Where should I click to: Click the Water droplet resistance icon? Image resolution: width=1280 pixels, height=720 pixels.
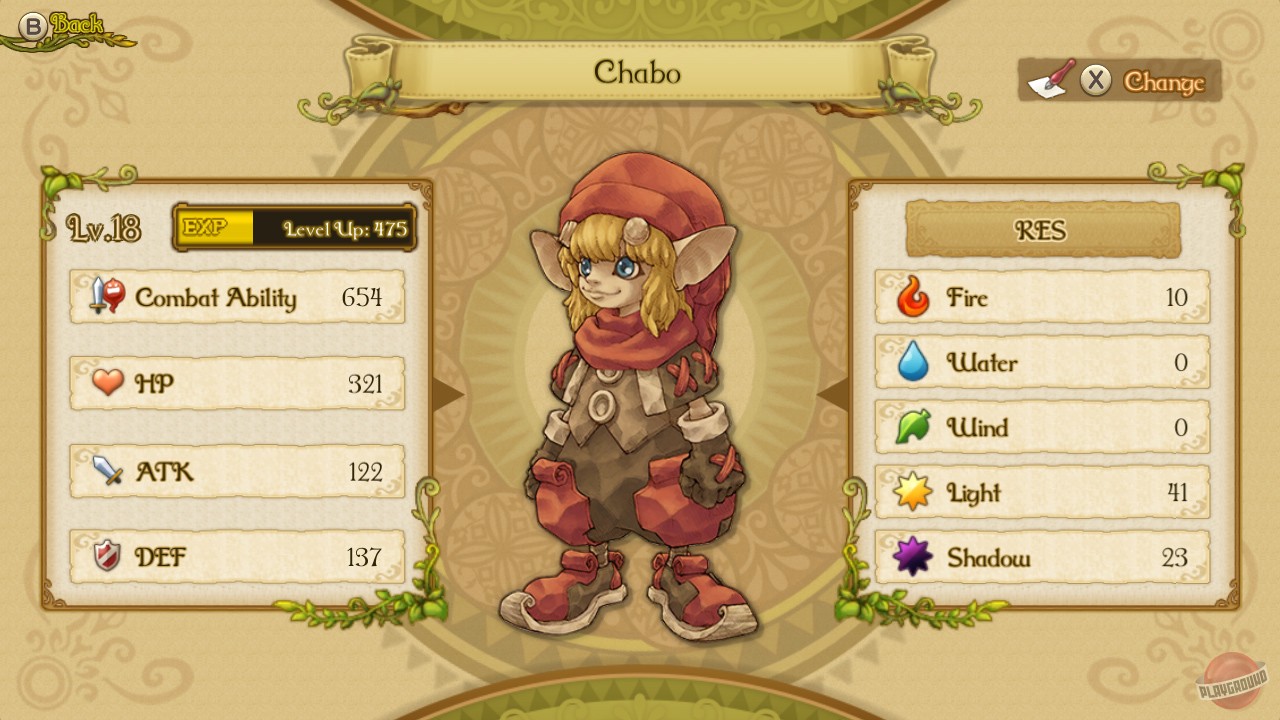913,362
